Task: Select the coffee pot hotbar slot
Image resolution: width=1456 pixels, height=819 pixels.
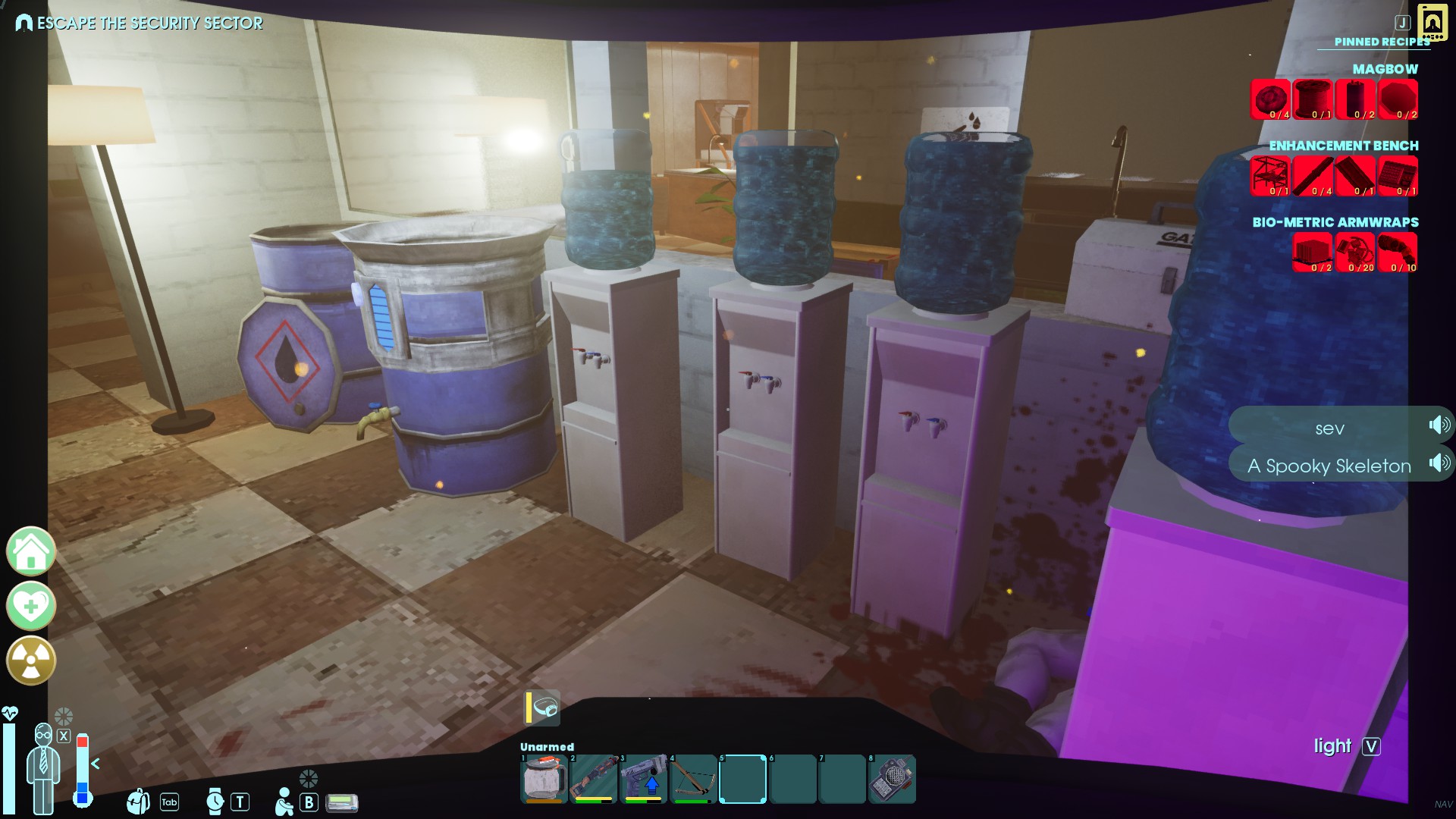Action: (x=544, y=779)
